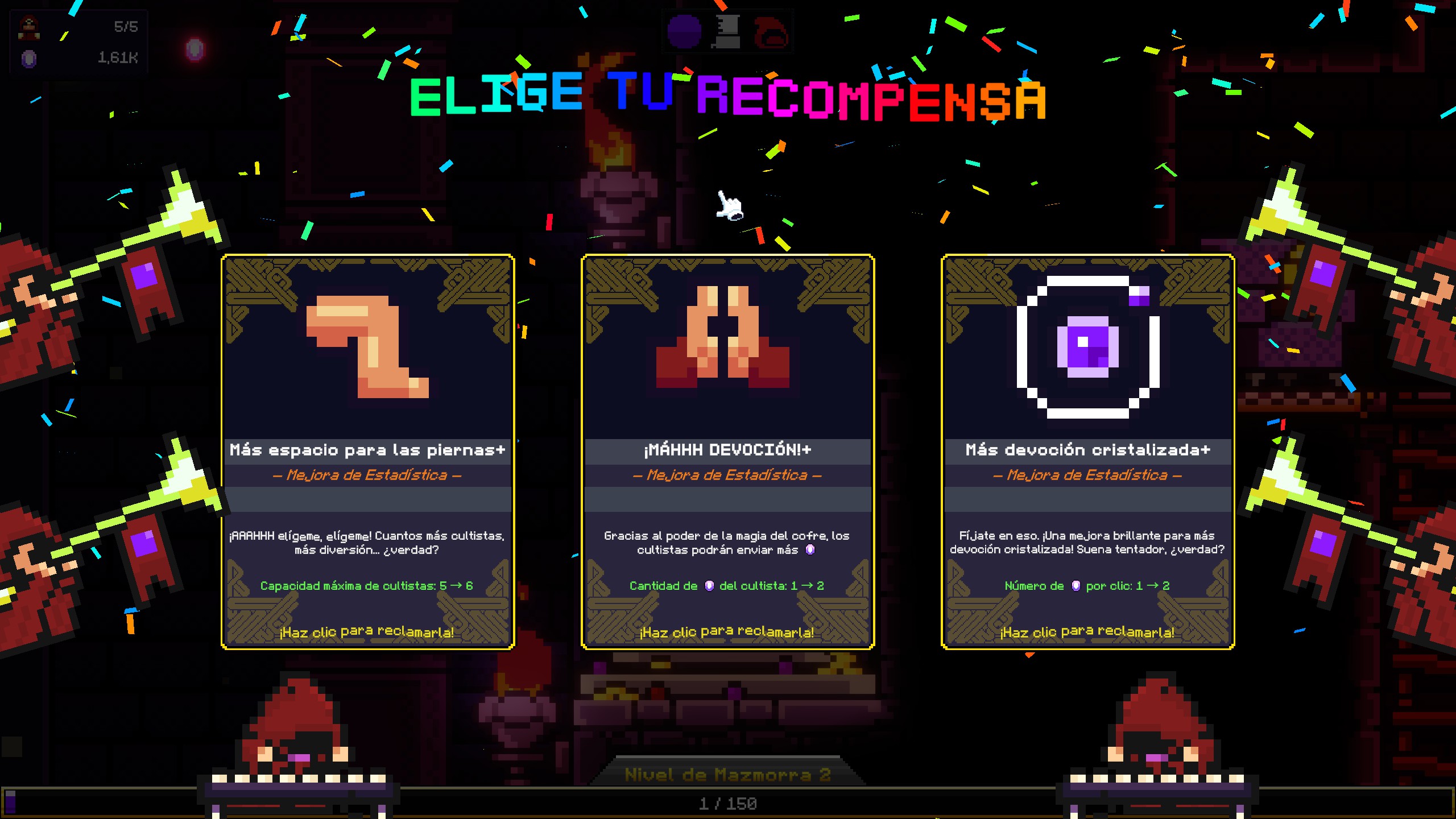Open the scroll/ledger icon in the top-center bar
The height and width of the screenshot is (819, 1456).
pyautogui.click(x=728, y=33)
